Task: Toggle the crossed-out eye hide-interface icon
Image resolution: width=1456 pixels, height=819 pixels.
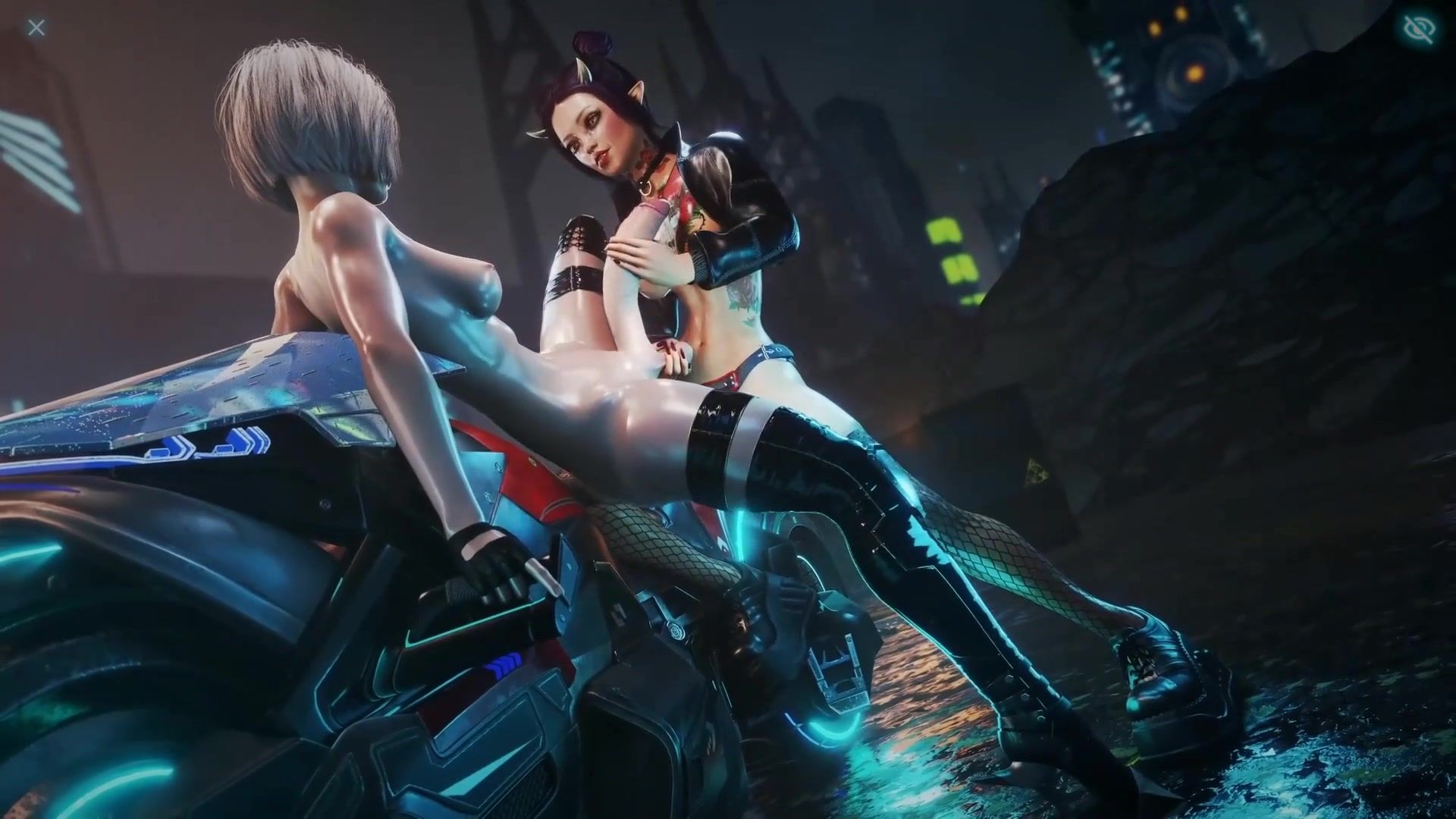Action: 1419,30
